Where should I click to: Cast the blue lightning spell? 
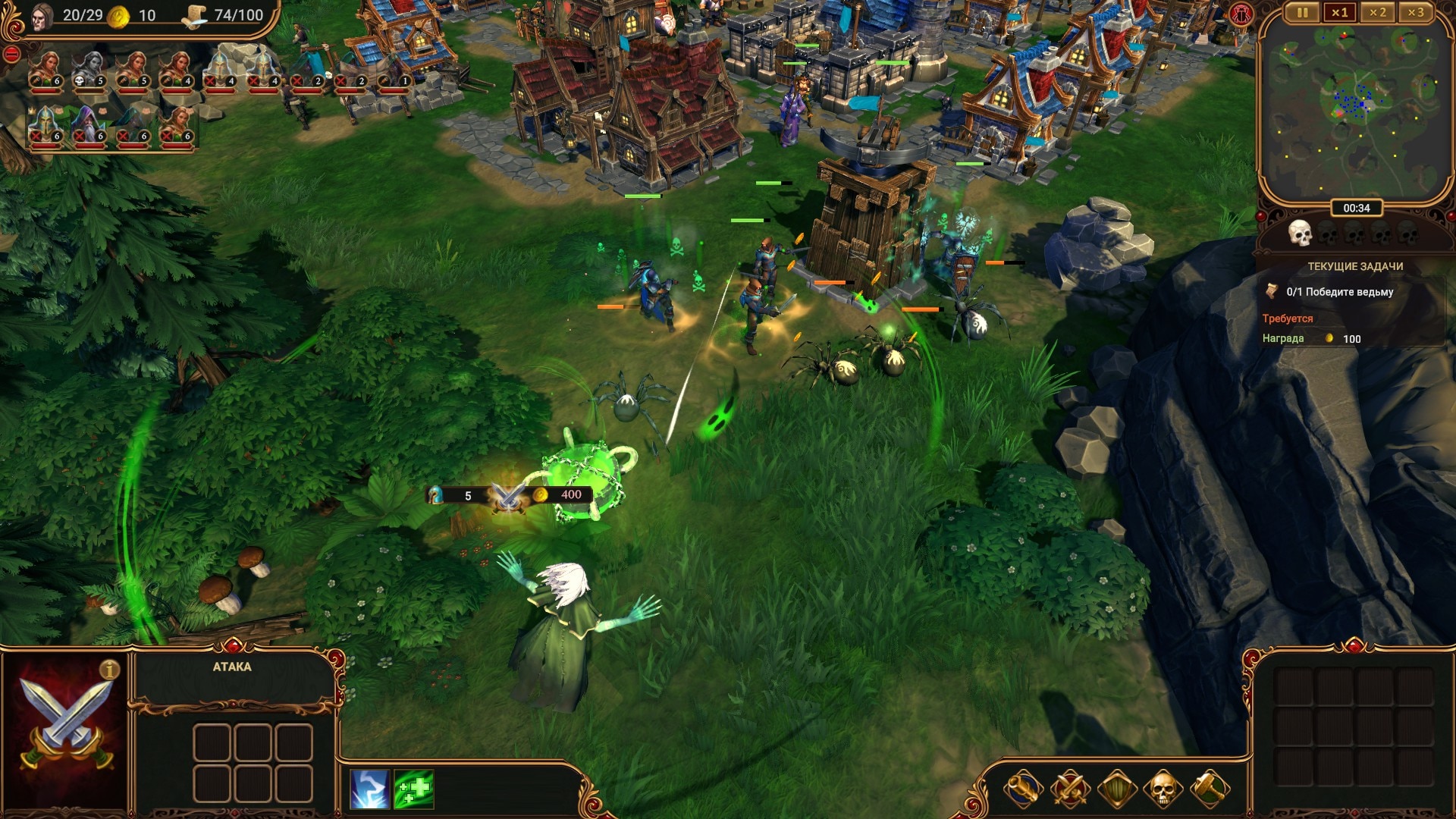pyautogui.click(x=370, y=789)
